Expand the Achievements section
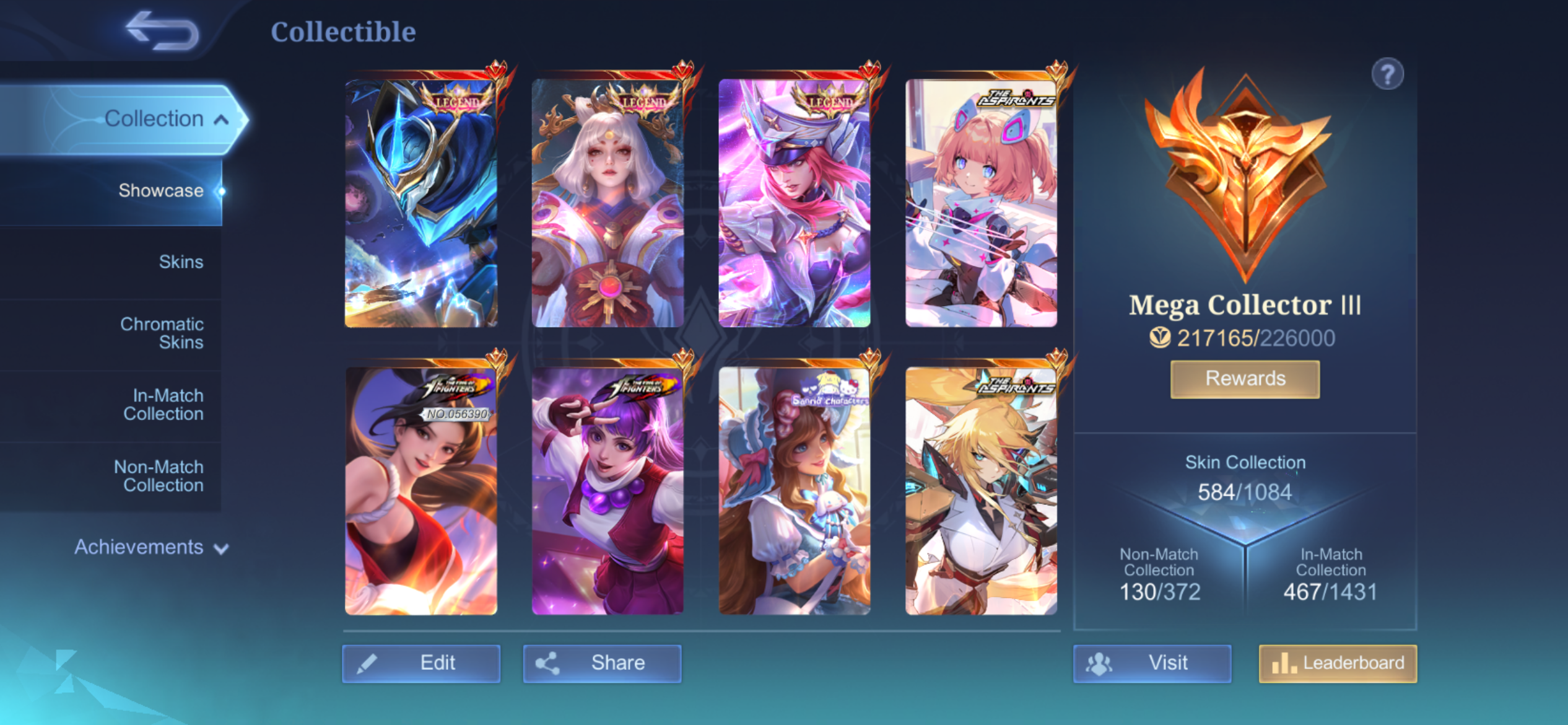 (151, 547)
